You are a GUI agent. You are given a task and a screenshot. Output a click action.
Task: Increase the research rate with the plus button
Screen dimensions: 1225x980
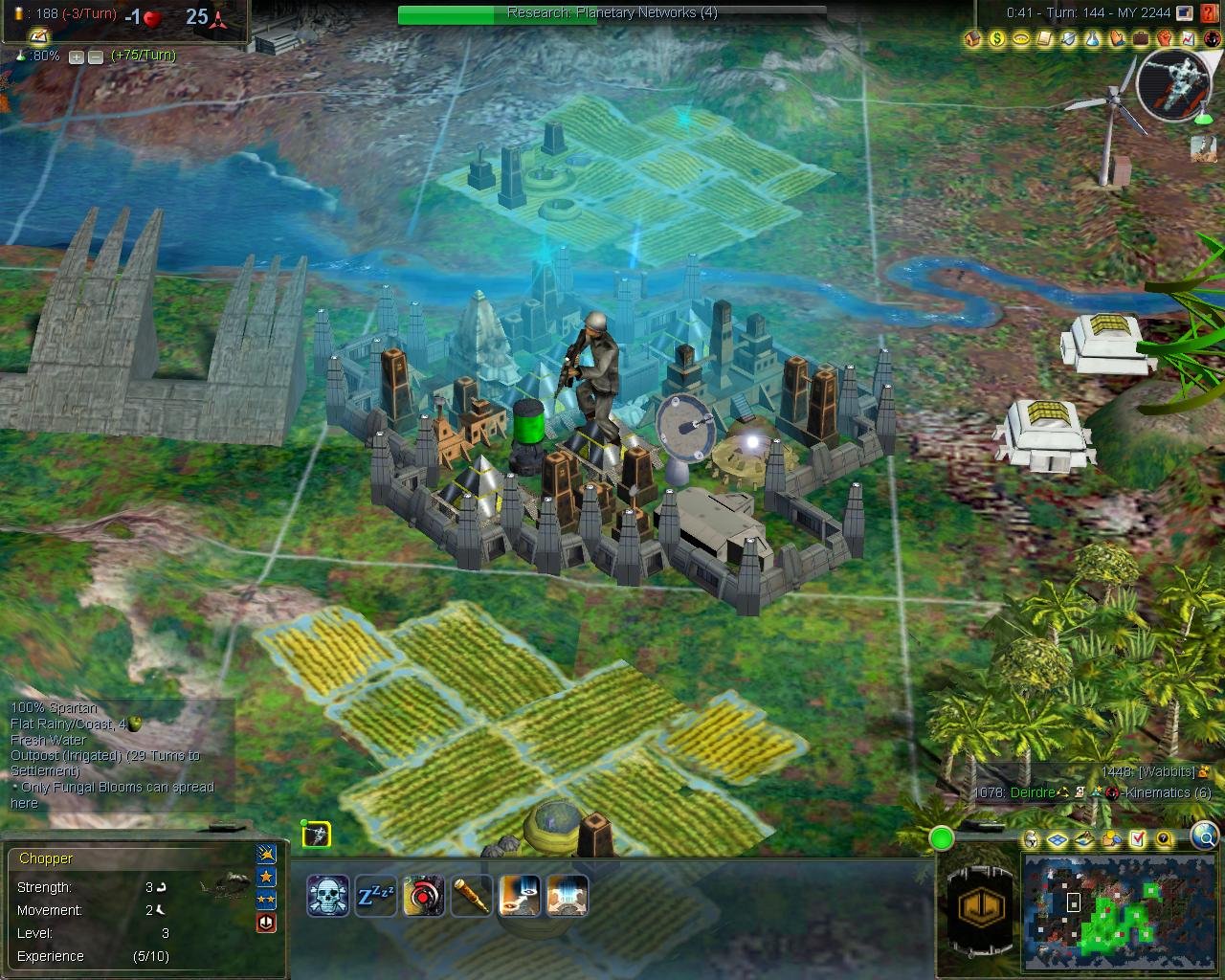(x=77, y=56)
